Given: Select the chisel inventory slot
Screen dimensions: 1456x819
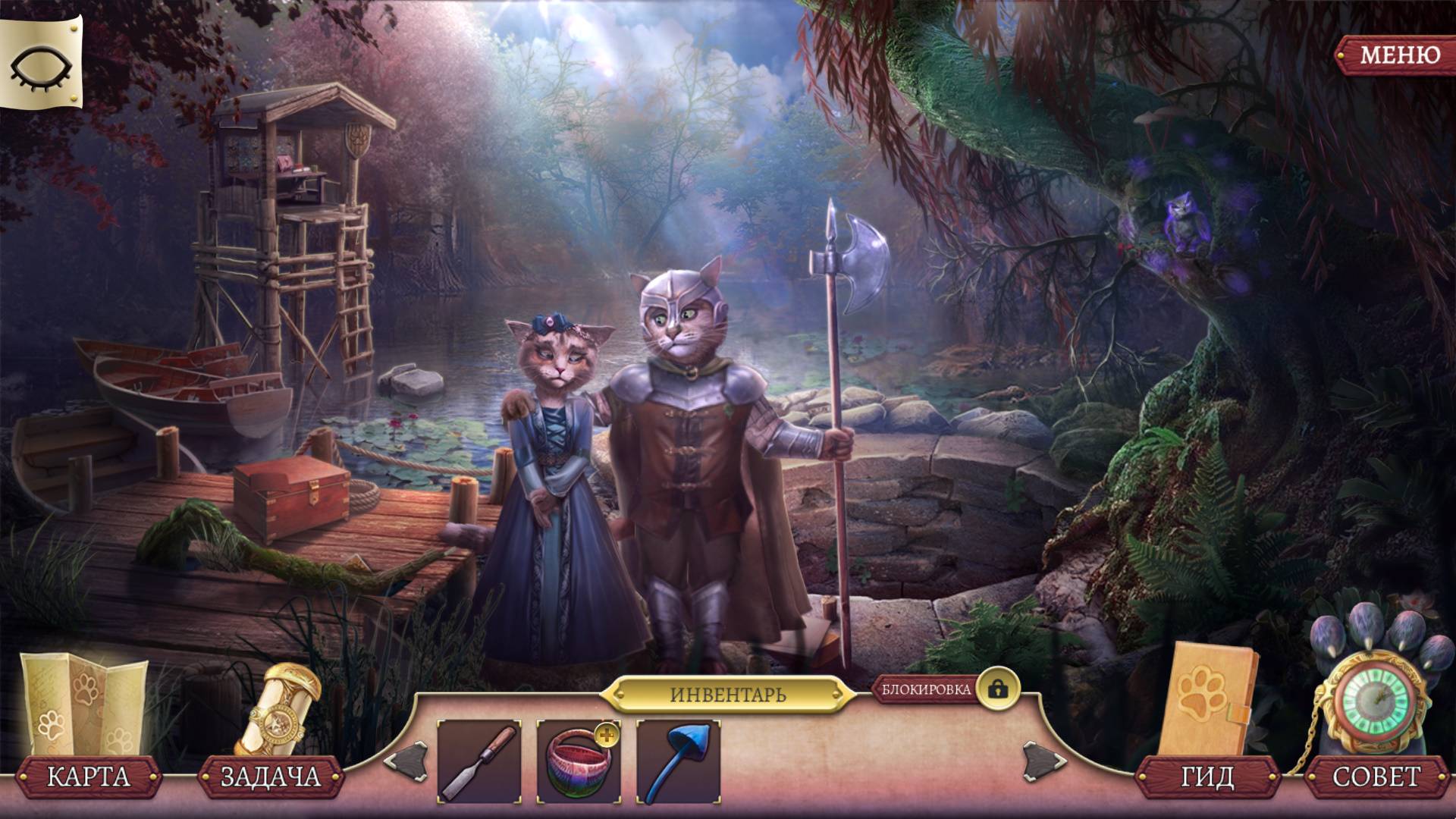Looking at the screenshot, I should (479, 761).
